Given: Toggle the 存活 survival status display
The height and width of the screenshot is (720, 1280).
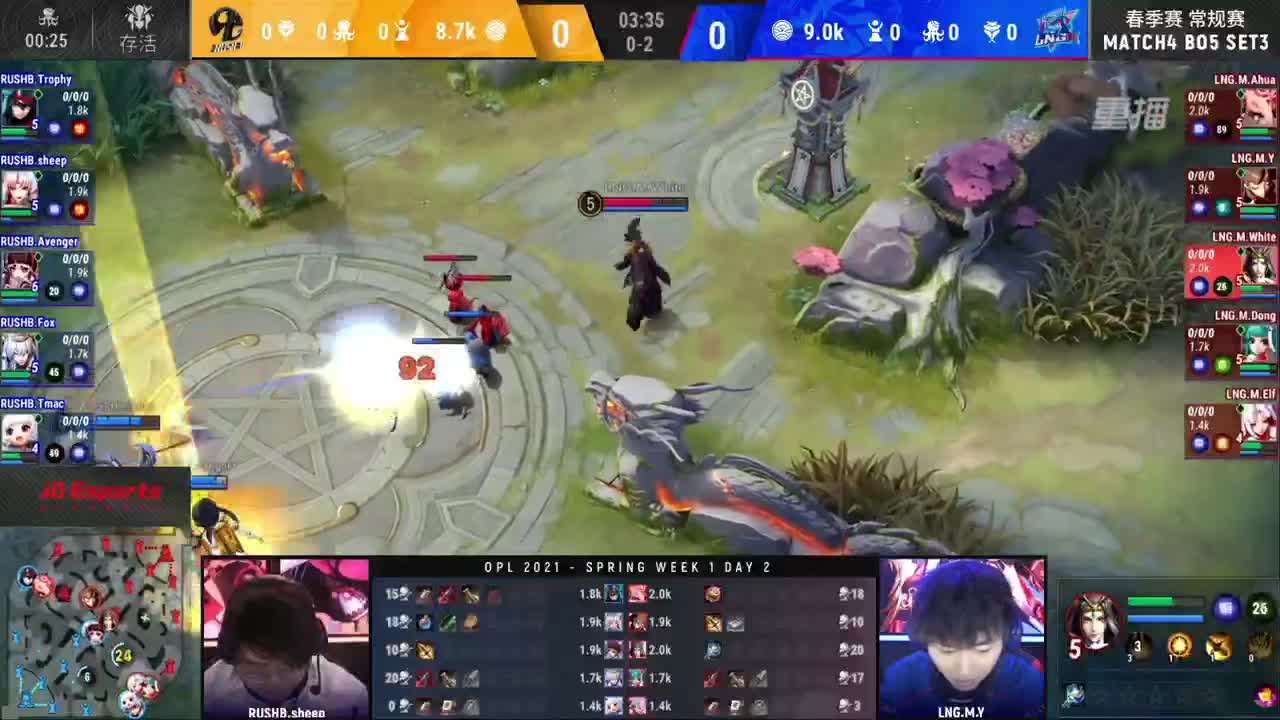Looking at the screenshot, I should (139, 31).
